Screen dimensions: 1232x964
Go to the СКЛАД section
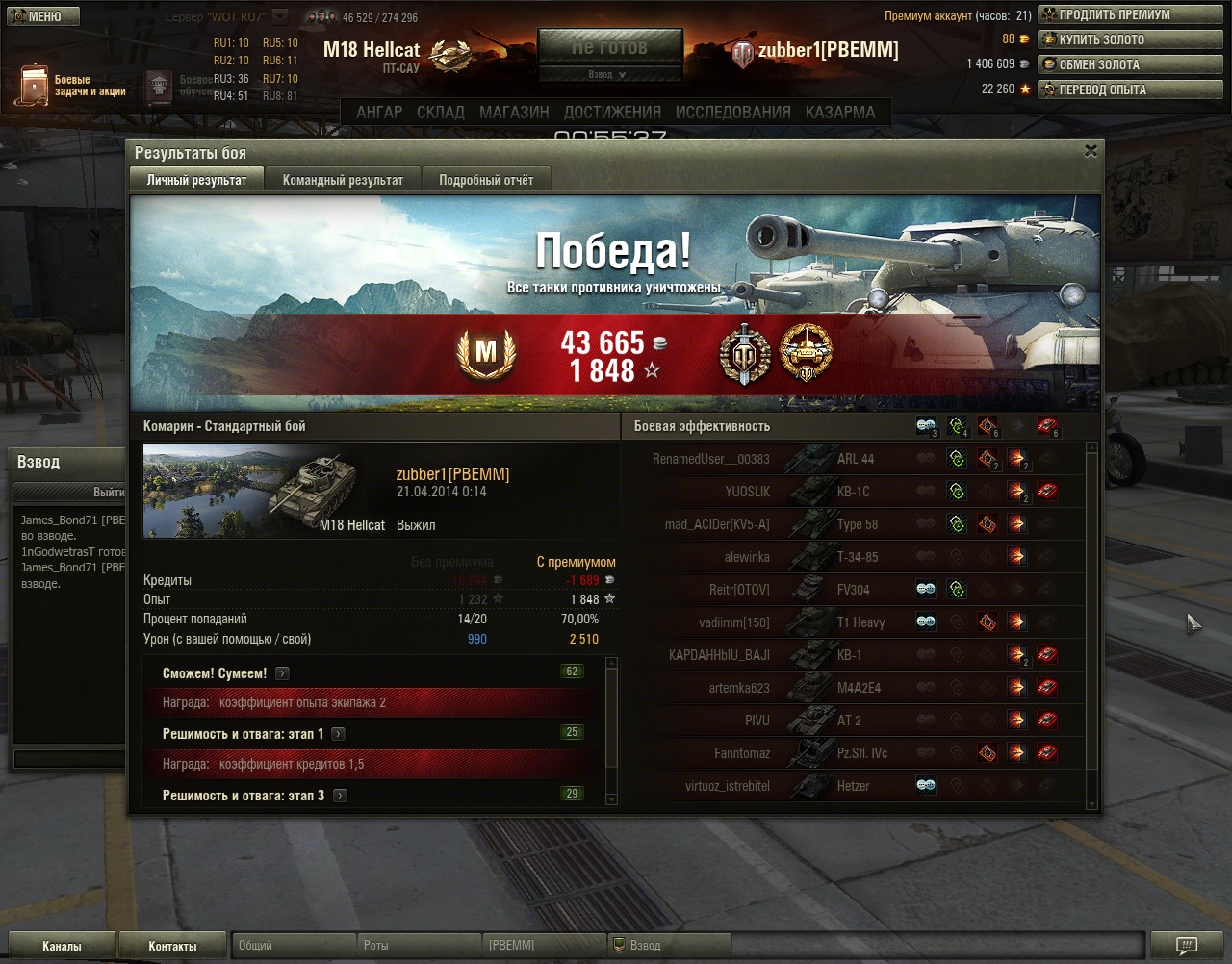point(440,112)
